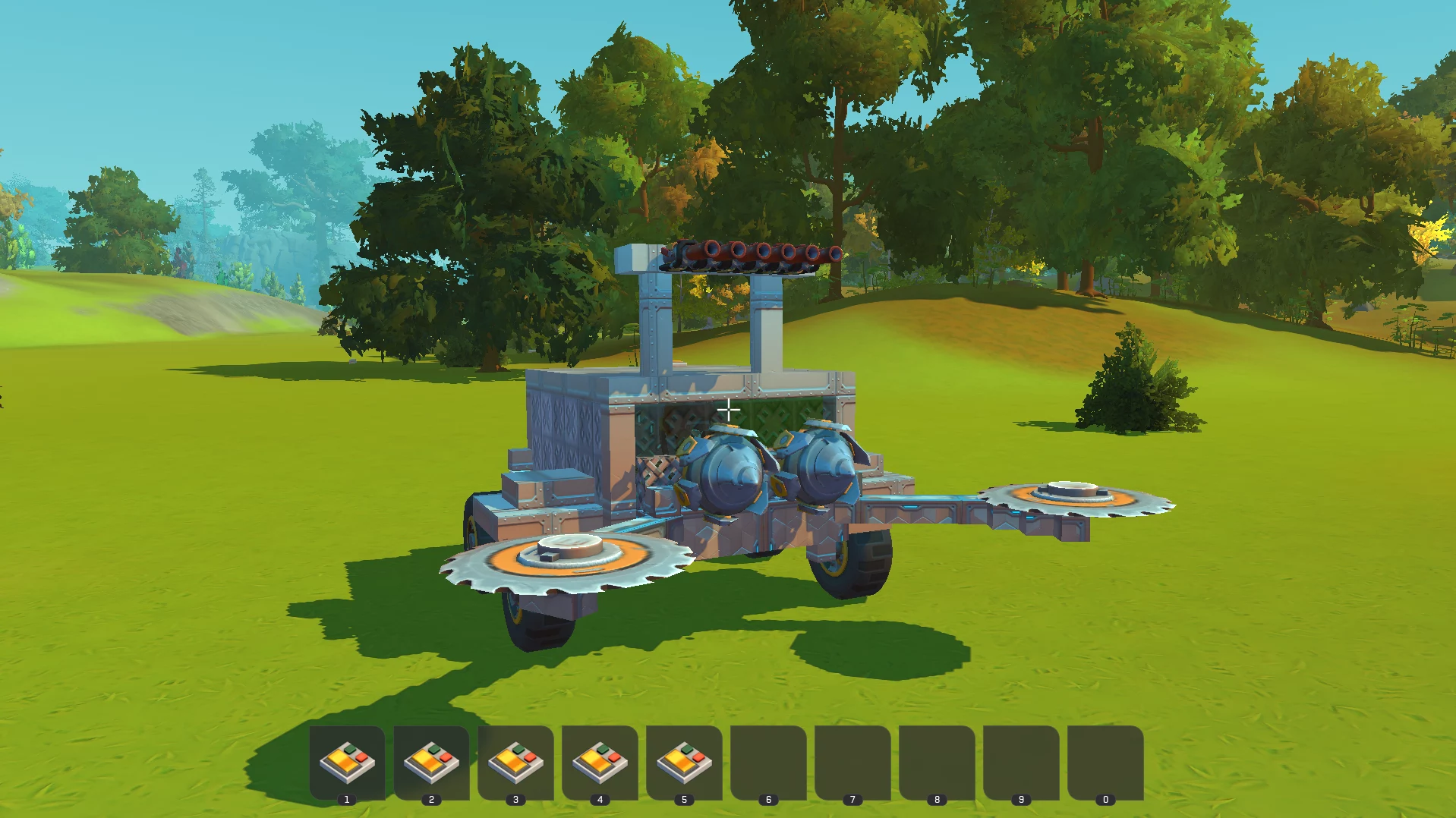Click the green button on slot 2's controller icon
This screenshot has width=1456, height=818.
(433, 750)
